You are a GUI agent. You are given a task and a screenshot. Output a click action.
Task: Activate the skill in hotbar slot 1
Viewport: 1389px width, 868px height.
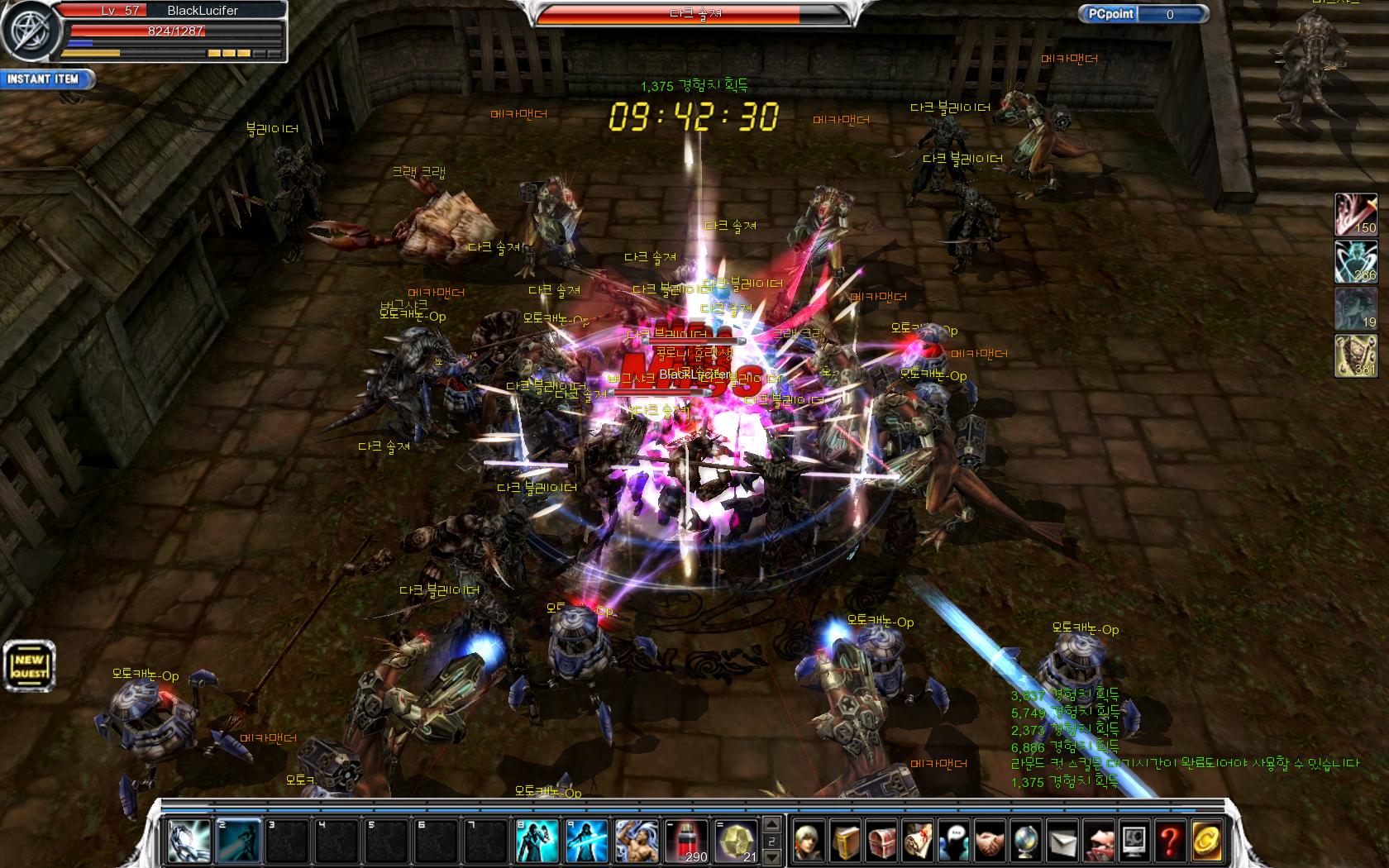click(188, 840)
